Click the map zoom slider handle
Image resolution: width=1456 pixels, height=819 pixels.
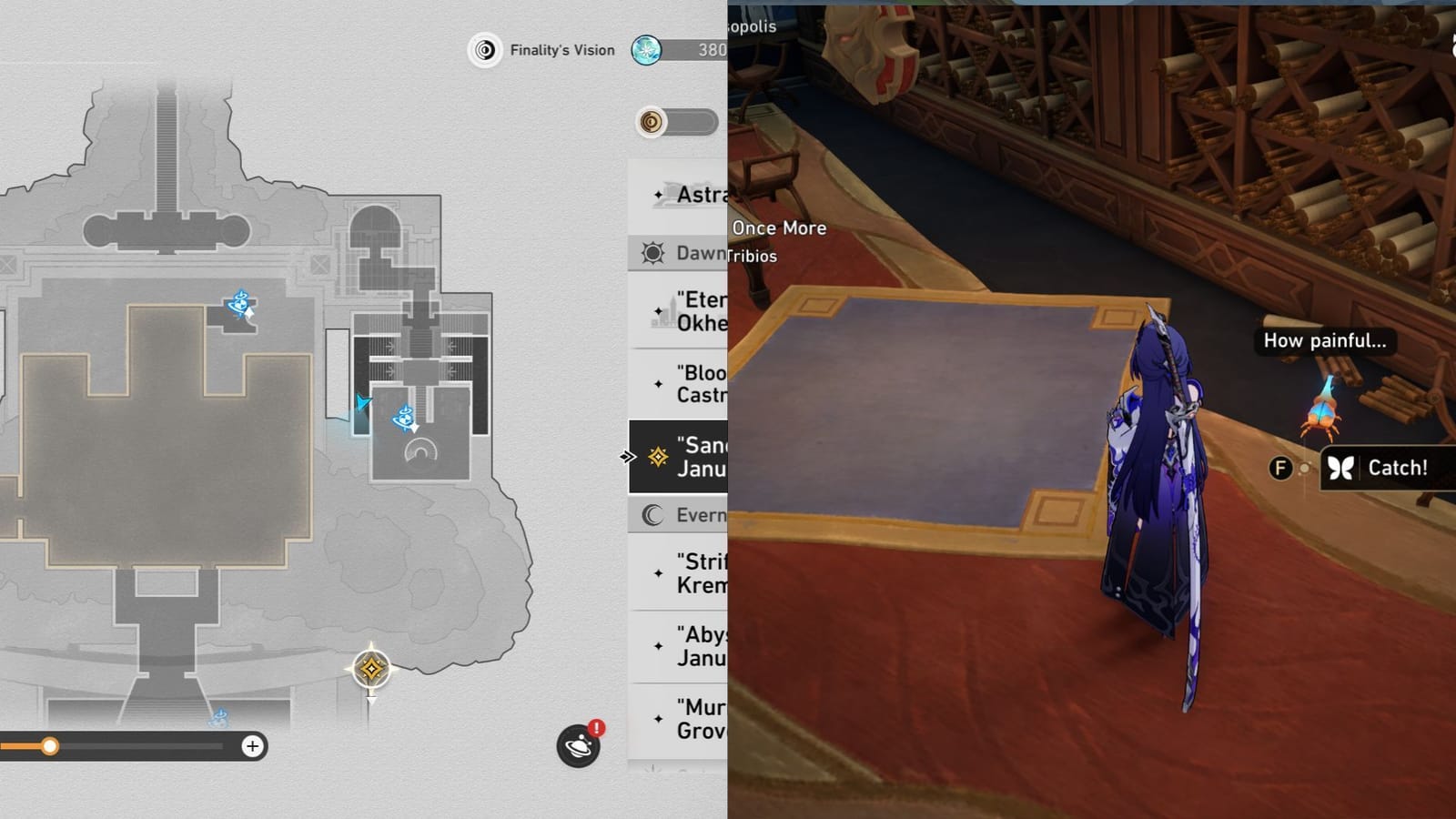48,746
